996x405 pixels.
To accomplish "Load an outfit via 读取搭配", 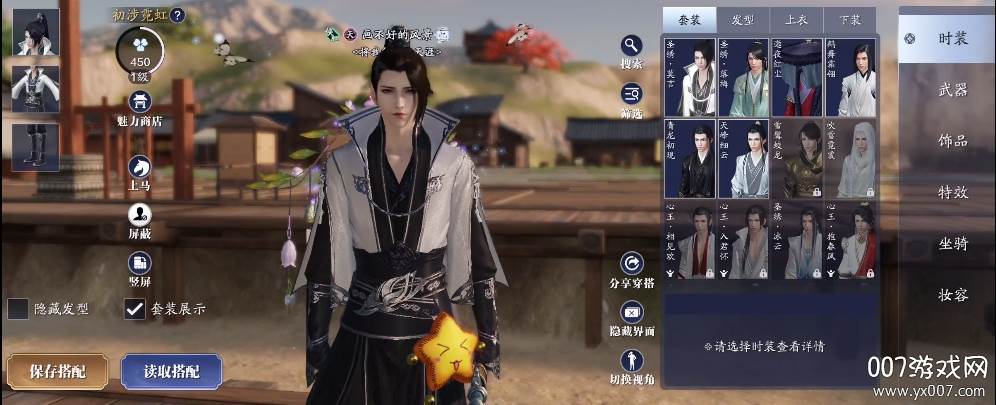I will (171, 371).
